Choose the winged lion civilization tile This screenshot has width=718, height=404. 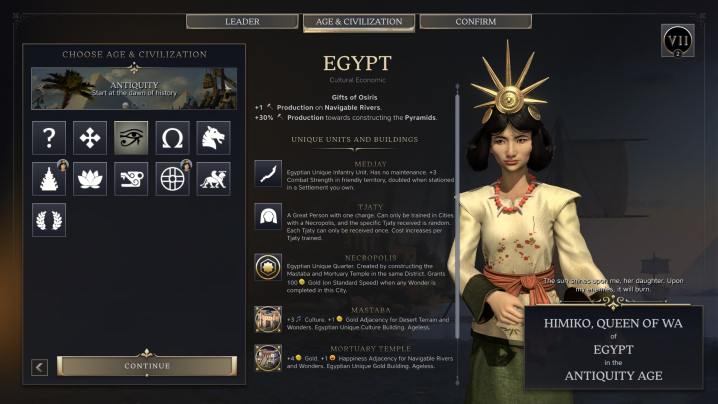tap(214, 178)
